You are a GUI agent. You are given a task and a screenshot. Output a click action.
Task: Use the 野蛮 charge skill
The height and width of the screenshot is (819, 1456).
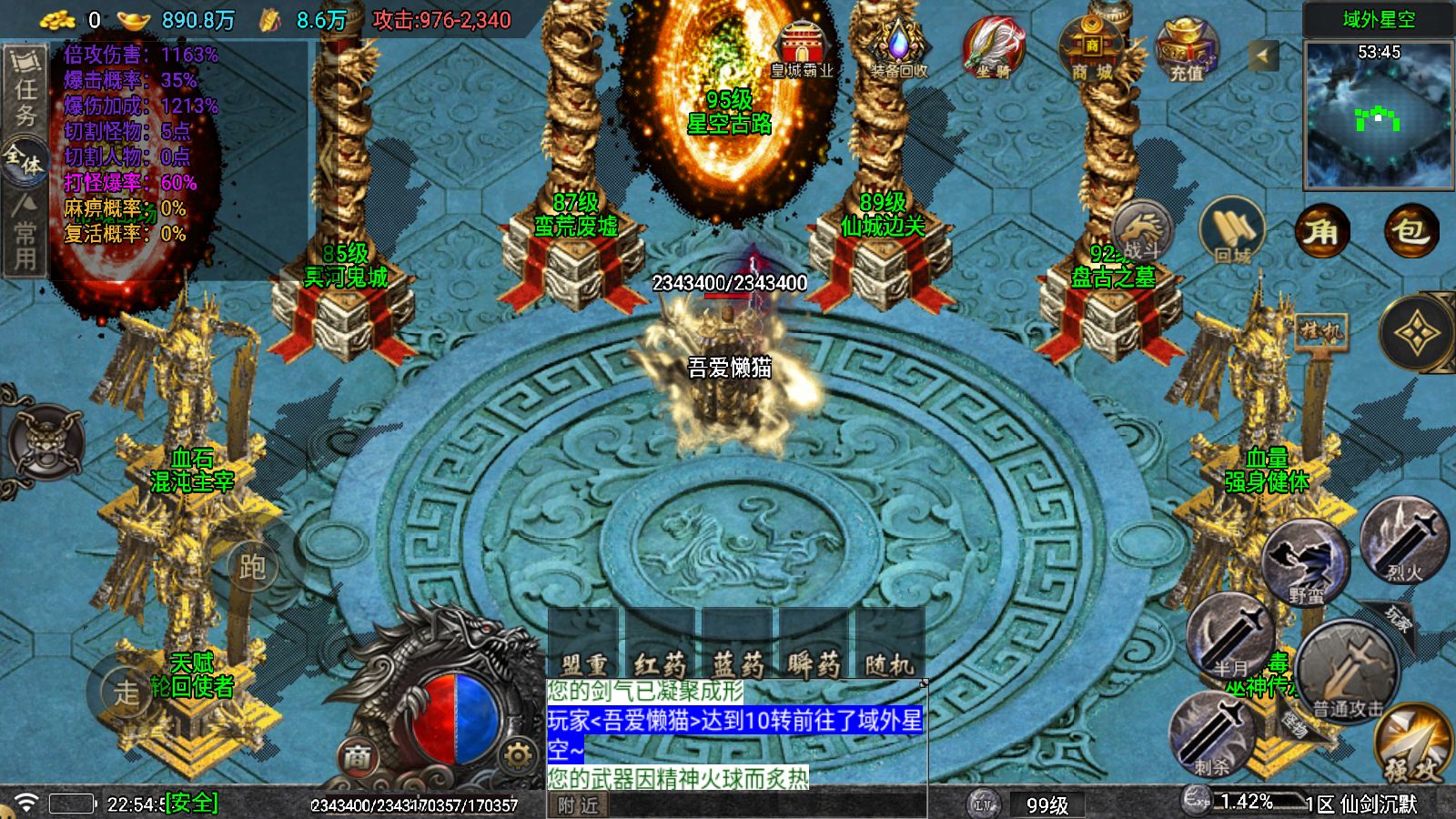point(1307,564)
